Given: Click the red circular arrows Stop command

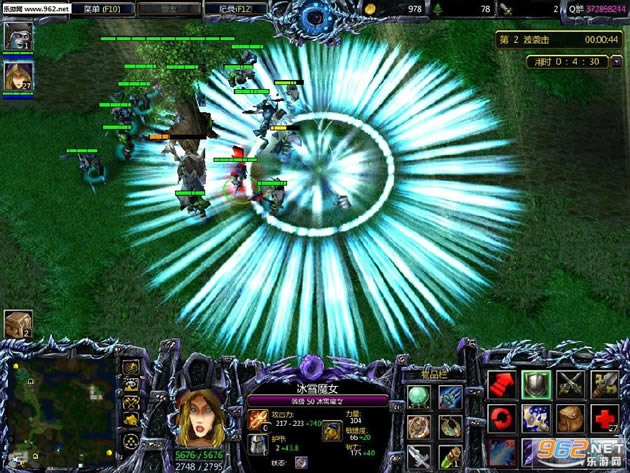Looking at the screenshot, I should [503, 418].
